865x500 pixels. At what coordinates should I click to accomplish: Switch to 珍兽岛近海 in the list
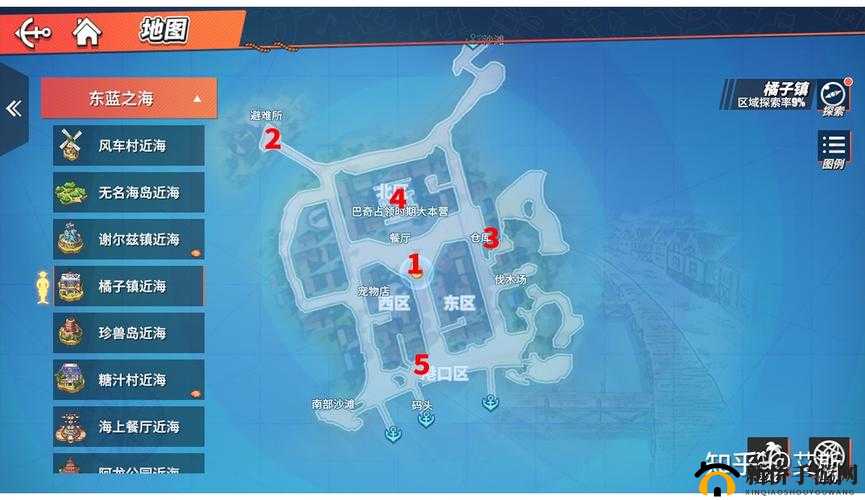click(129, 333)
